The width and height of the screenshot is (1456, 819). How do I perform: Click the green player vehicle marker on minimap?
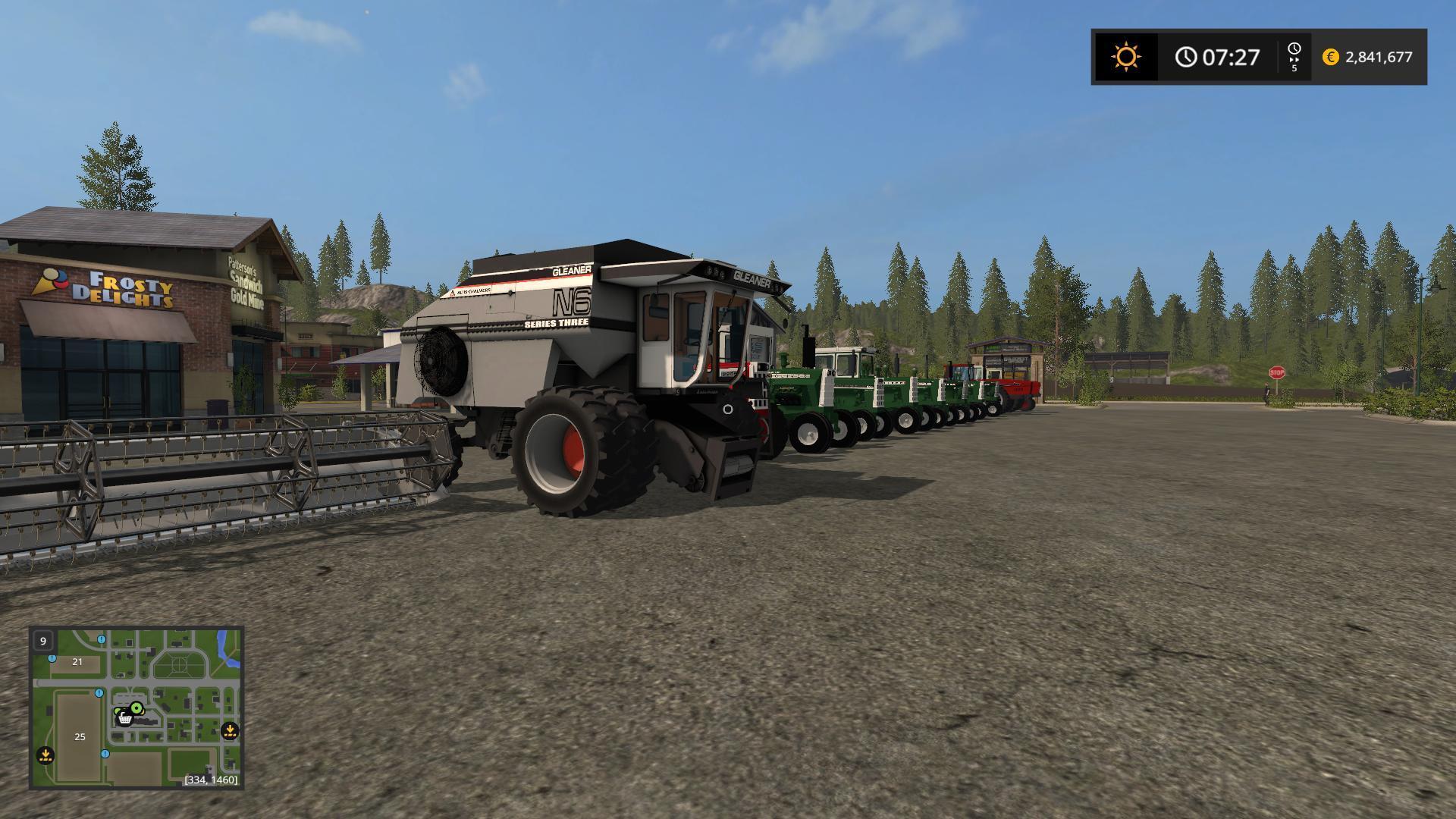coord(136,708)
